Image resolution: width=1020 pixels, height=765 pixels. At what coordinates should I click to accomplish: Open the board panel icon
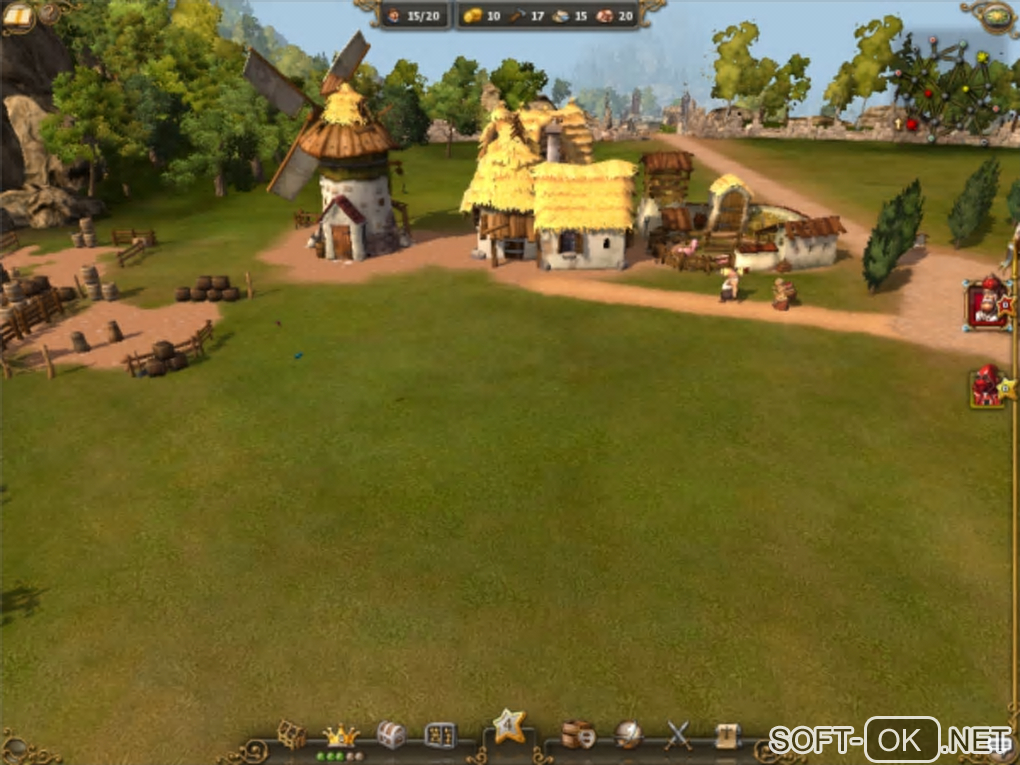point(440,735)
